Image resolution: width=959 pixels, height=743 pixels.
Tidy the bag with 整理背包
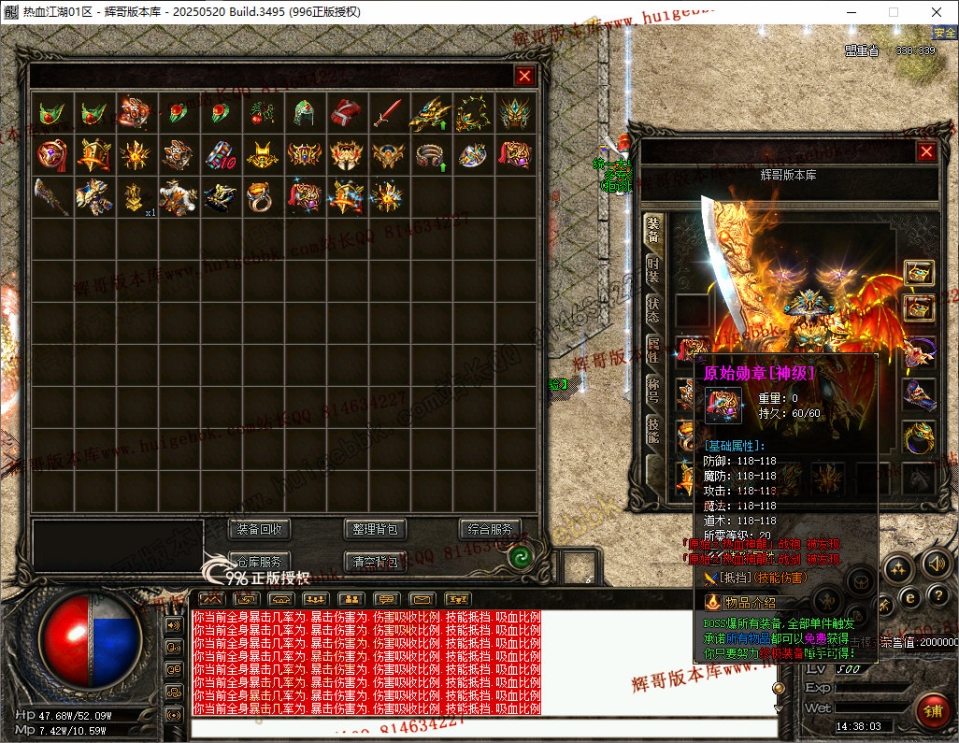coord(375,529)
